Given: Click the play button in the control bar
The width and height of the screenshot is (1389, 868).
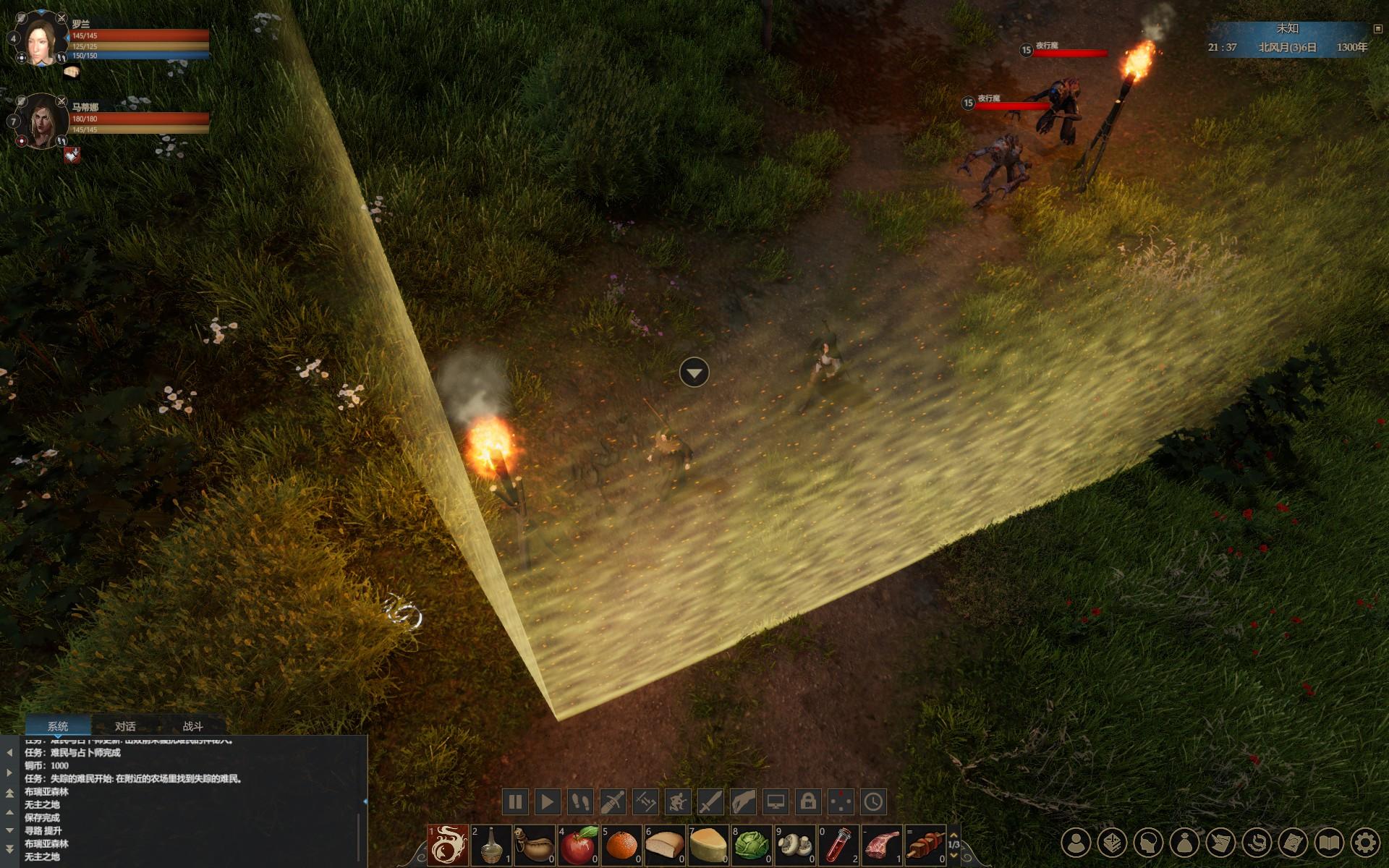Looking at the screenshot, I should [548, 801].
